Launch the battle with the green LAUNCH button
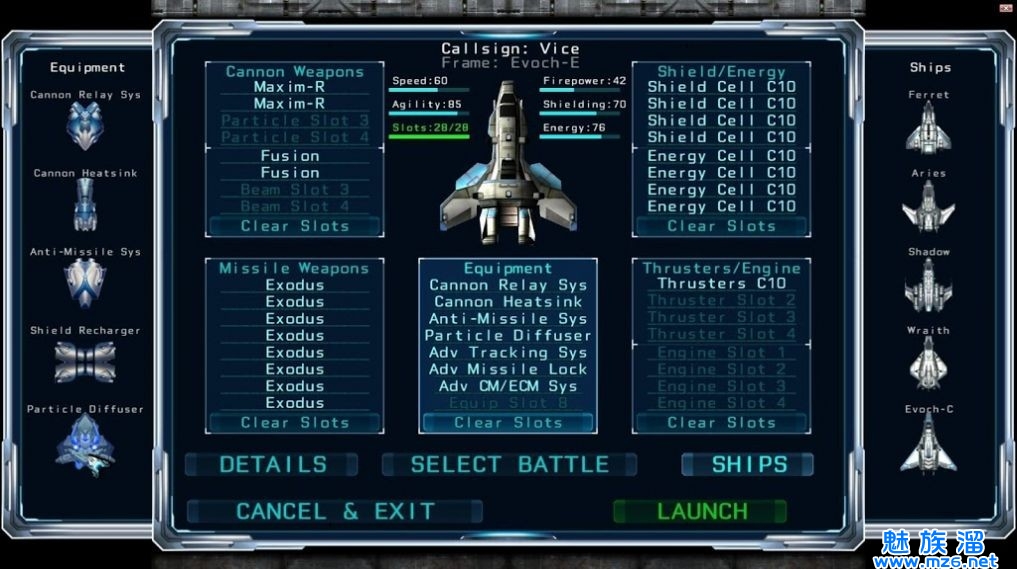 point(701,511)
